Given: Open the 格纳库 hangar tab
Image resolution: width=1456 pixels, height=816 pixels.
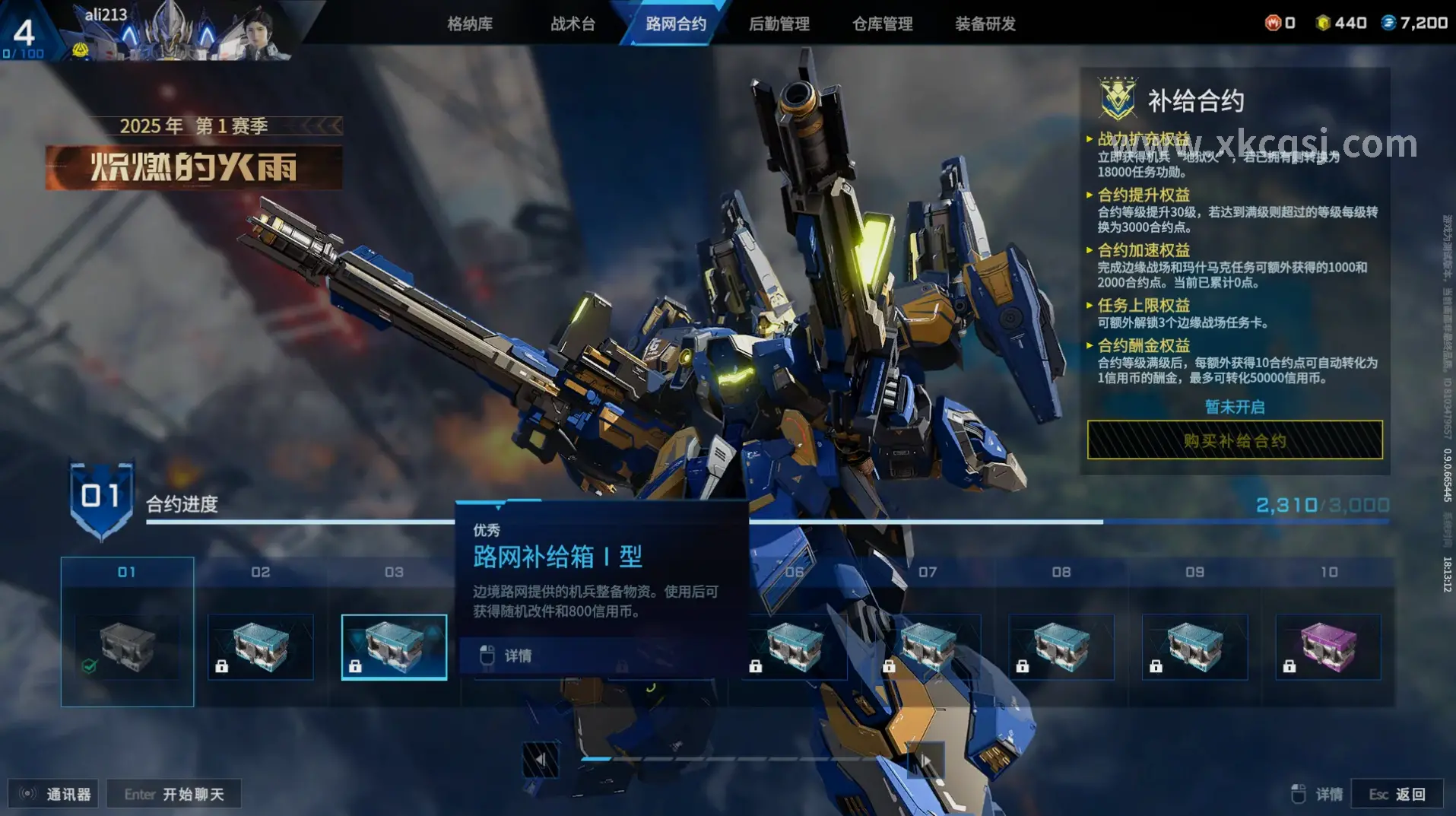Looking at the screenshot, I should point(469,24).
